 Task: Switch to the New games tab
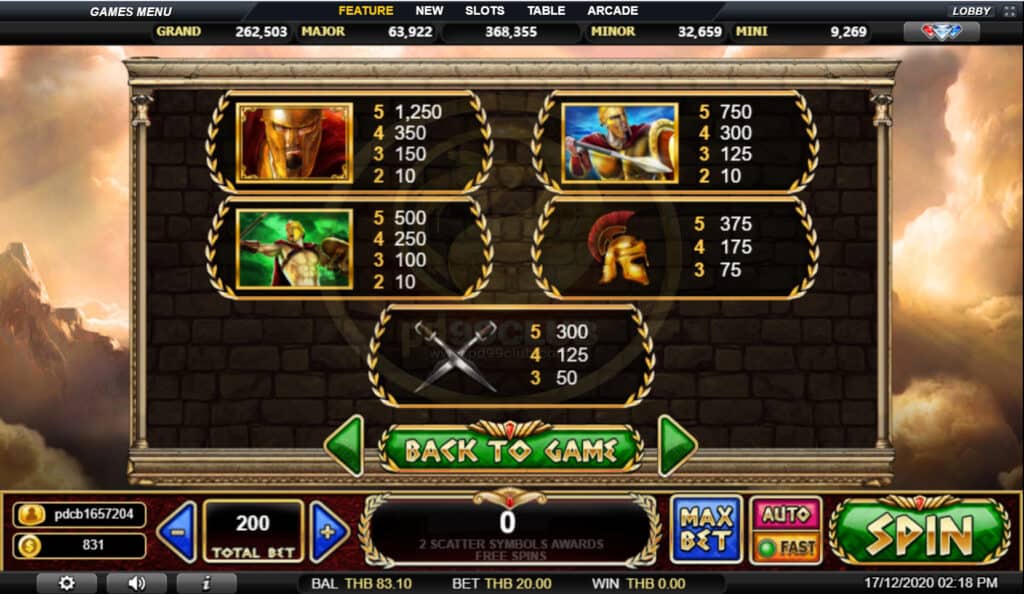429,11
